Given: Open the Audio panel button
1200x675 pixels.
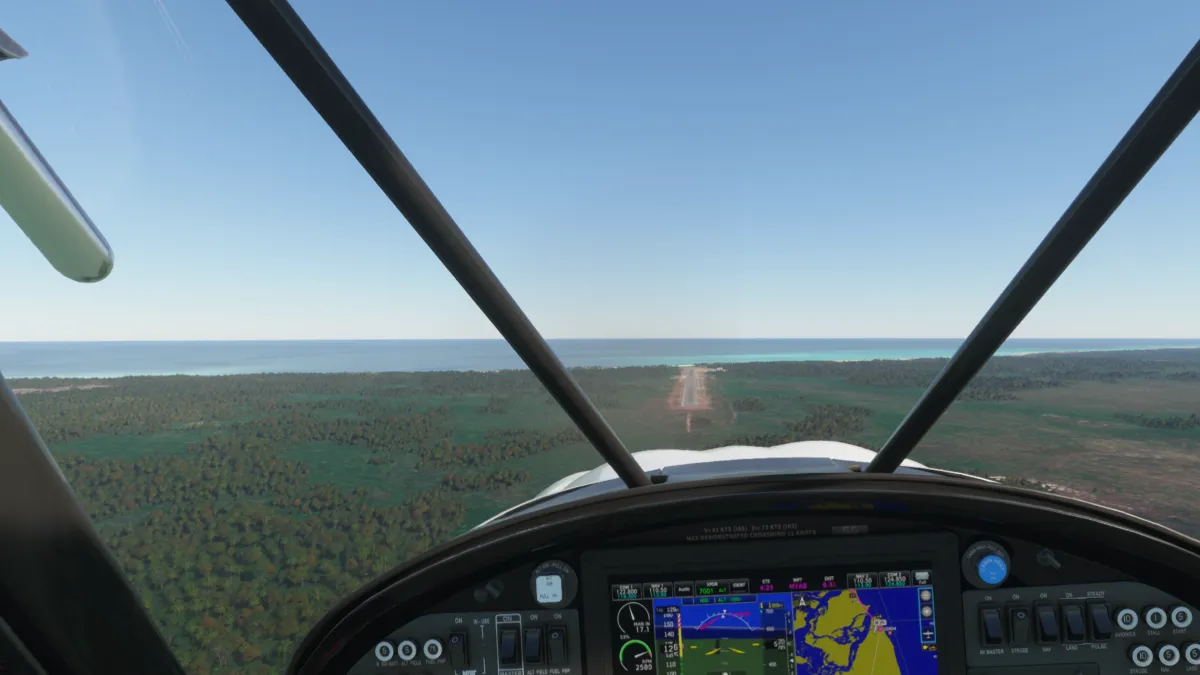Looking at the screenshot, I should pyautogui.click(x=683, y=590).
